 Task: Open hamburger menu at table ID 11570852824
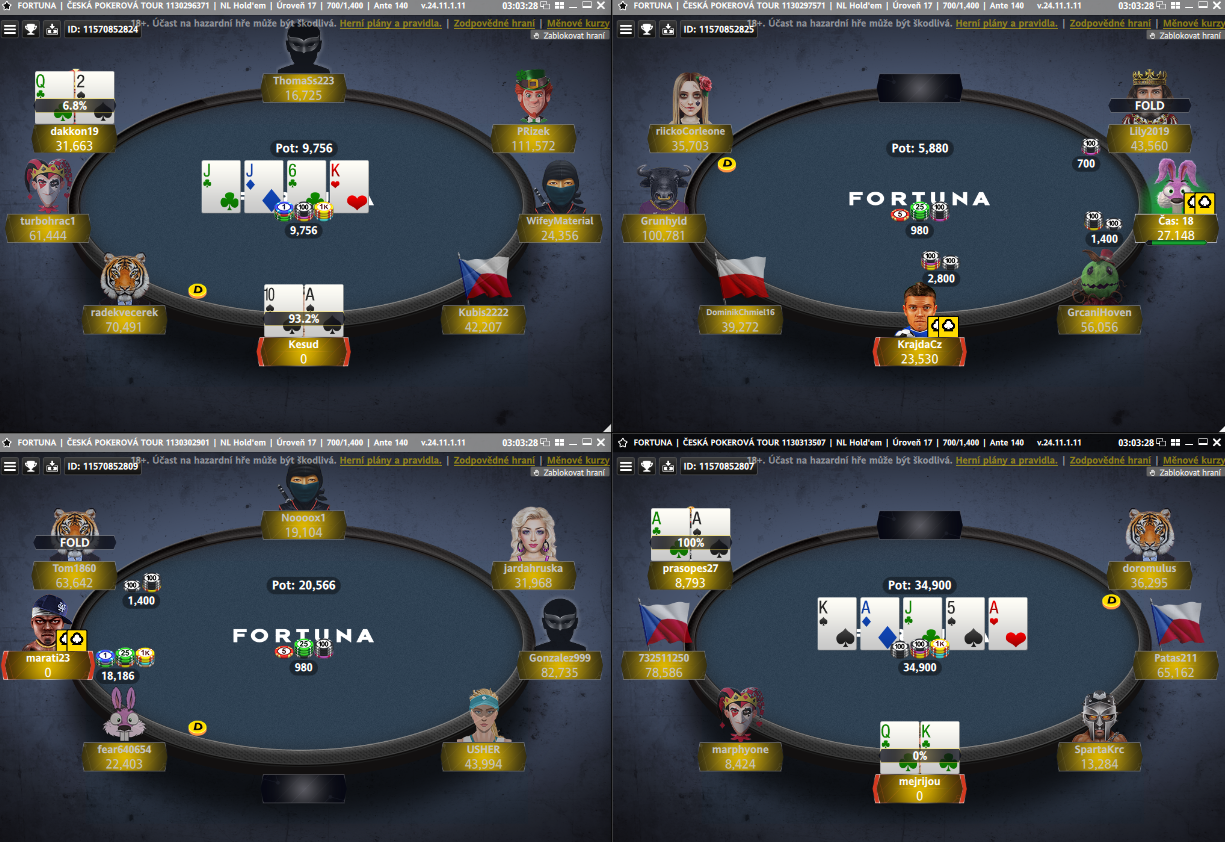pyautogui.click(x=10, y=29)
